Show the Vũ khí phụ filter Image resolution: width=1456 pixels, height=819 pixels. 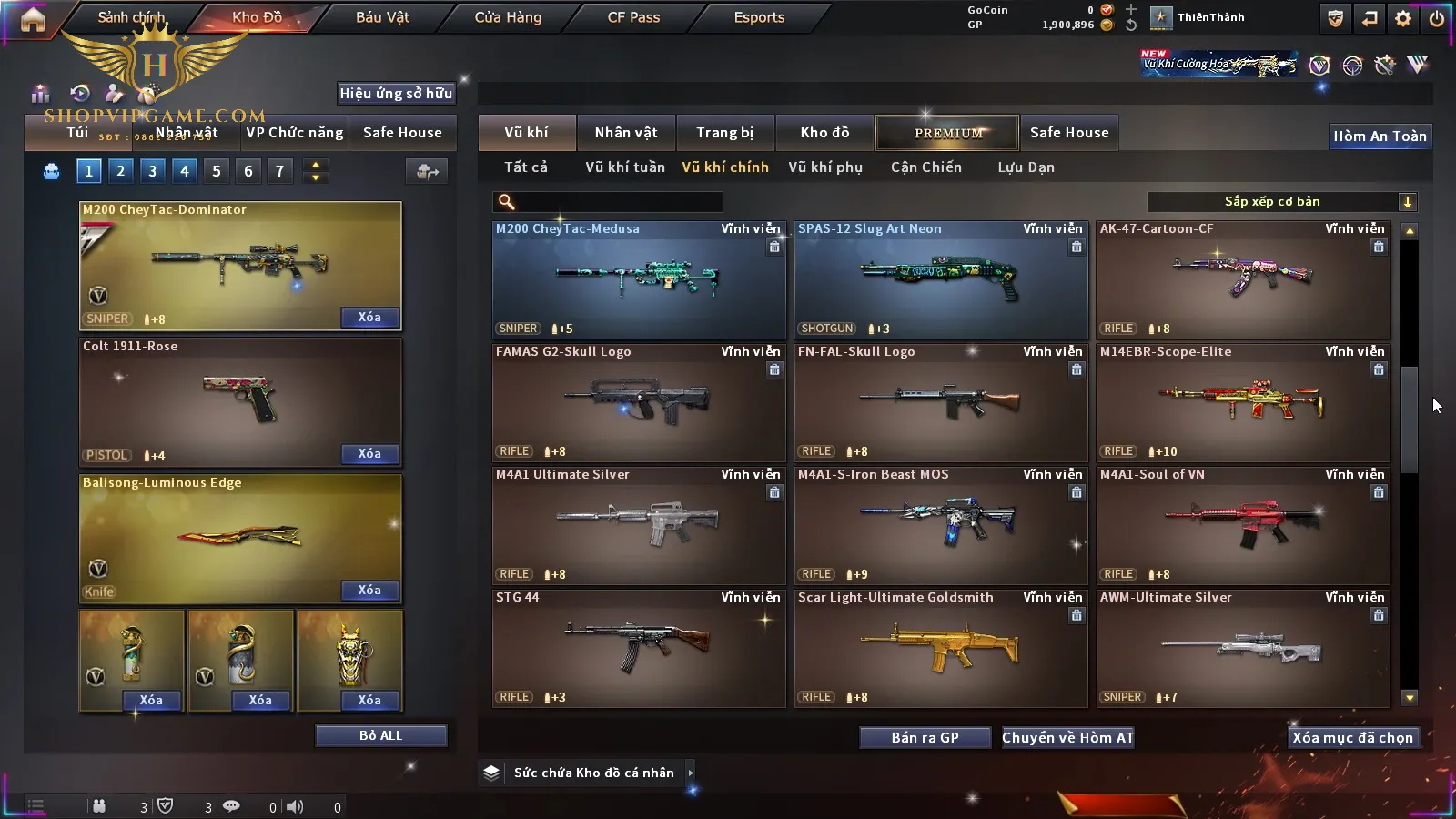pos(824,167)
